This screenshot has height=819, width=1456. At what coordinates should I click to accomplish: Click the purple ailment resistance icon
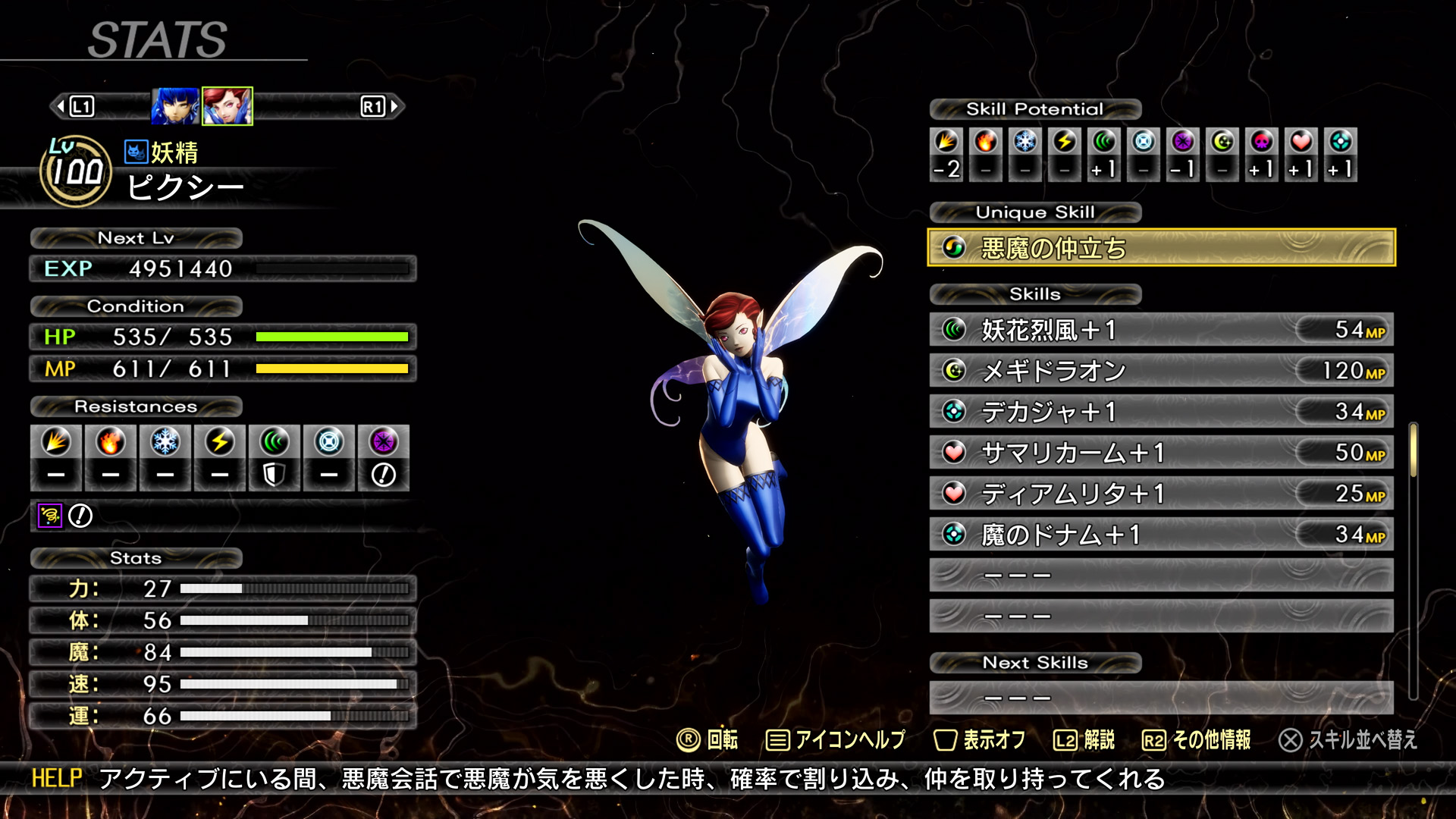(x=50, y=516)
